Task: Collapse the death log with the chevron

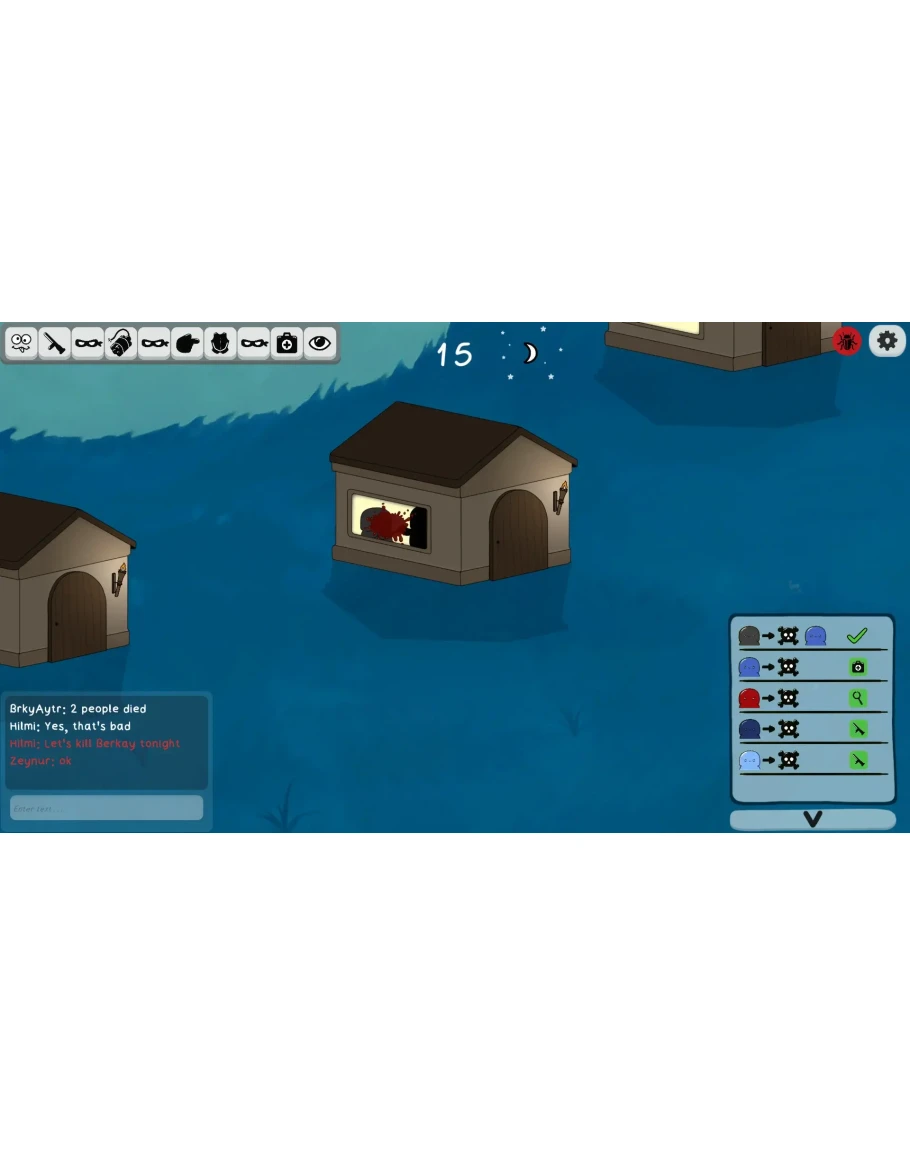Action: click(x=812, y=820)
